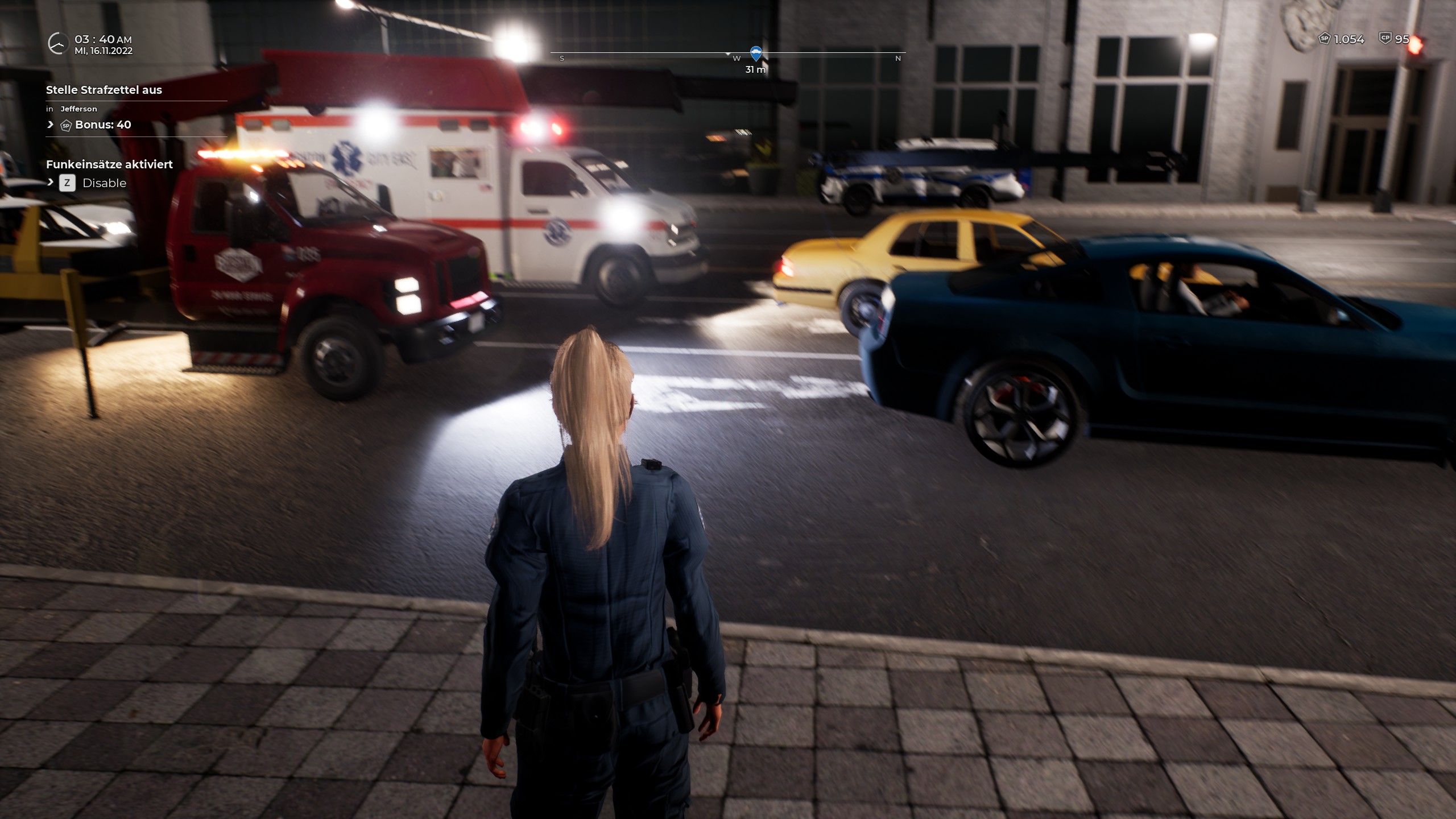Toggle the 'Funkeinsätze aktiviert' radio calls entry

pos(109,164)
